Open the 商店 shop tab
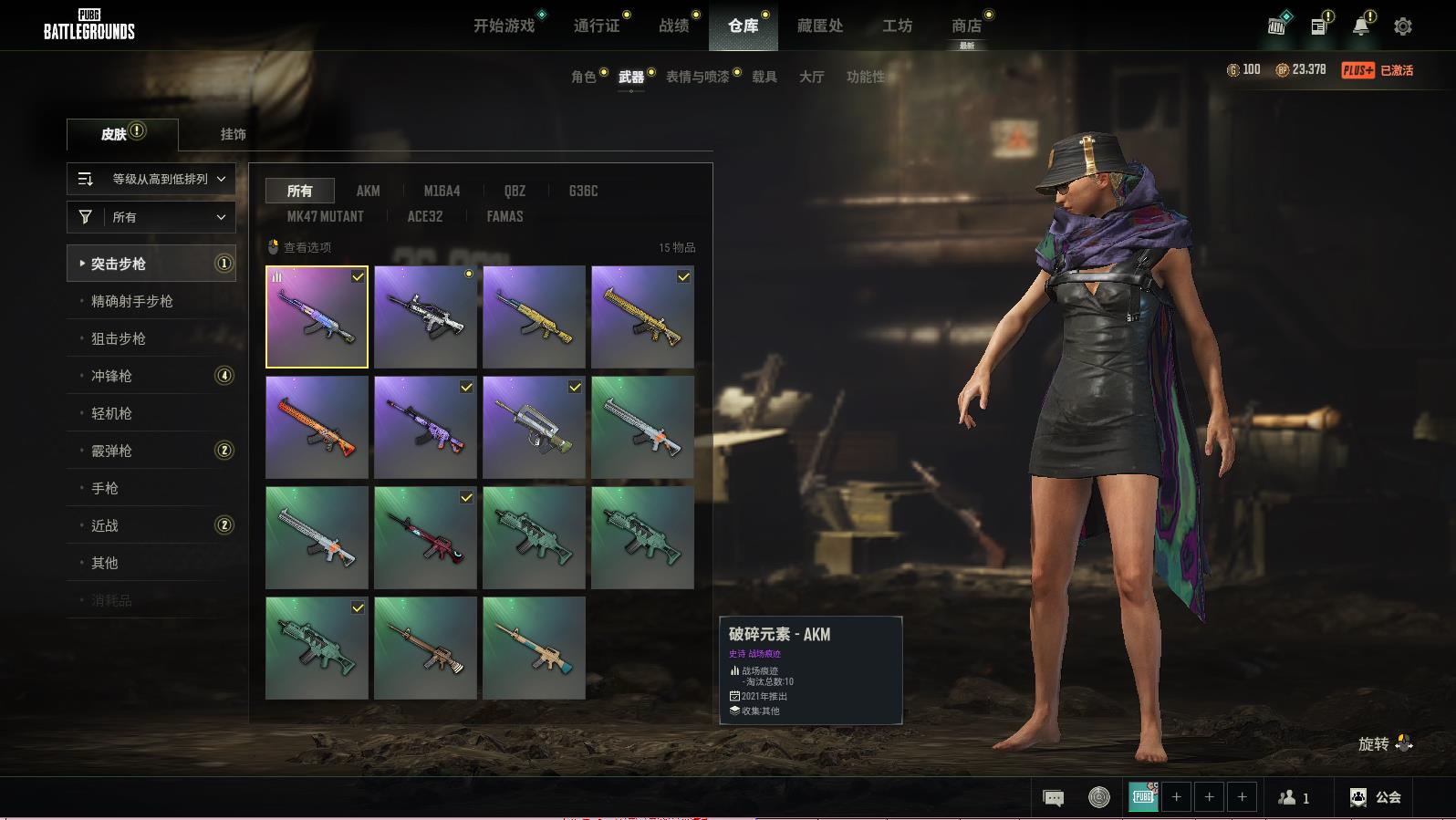Viewport: 1456px width, 820px height. coord(966,26)
